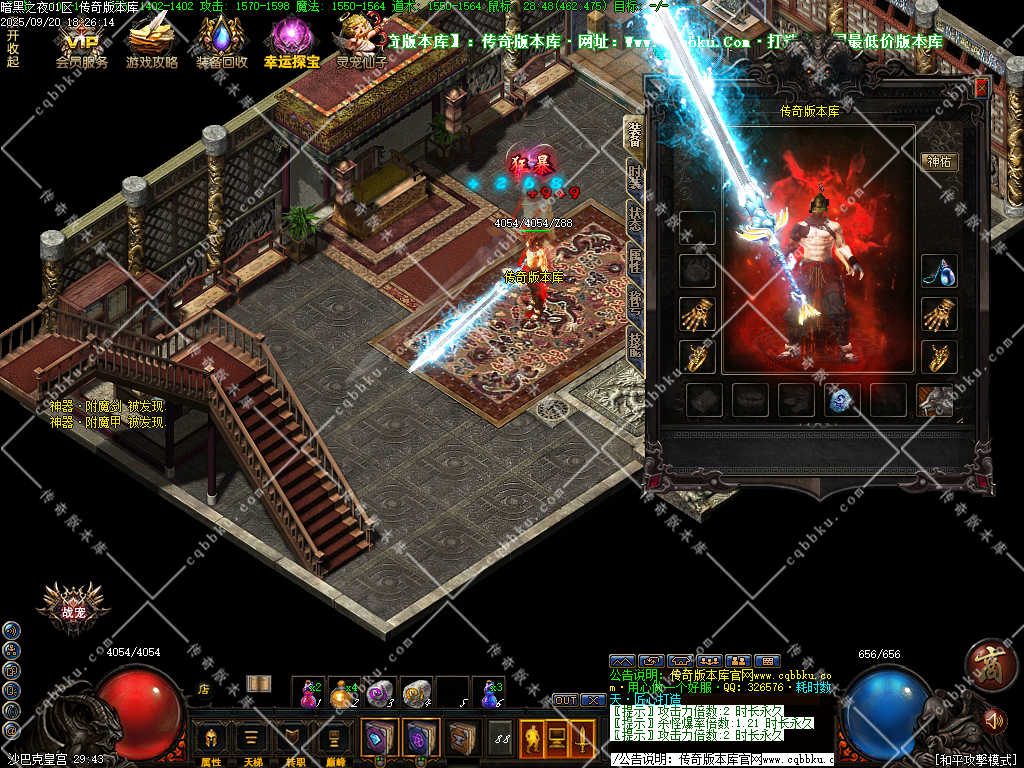The image size is (1024, 768).
Task: Open equipment recycling (装备回收)
Action: 221,43
